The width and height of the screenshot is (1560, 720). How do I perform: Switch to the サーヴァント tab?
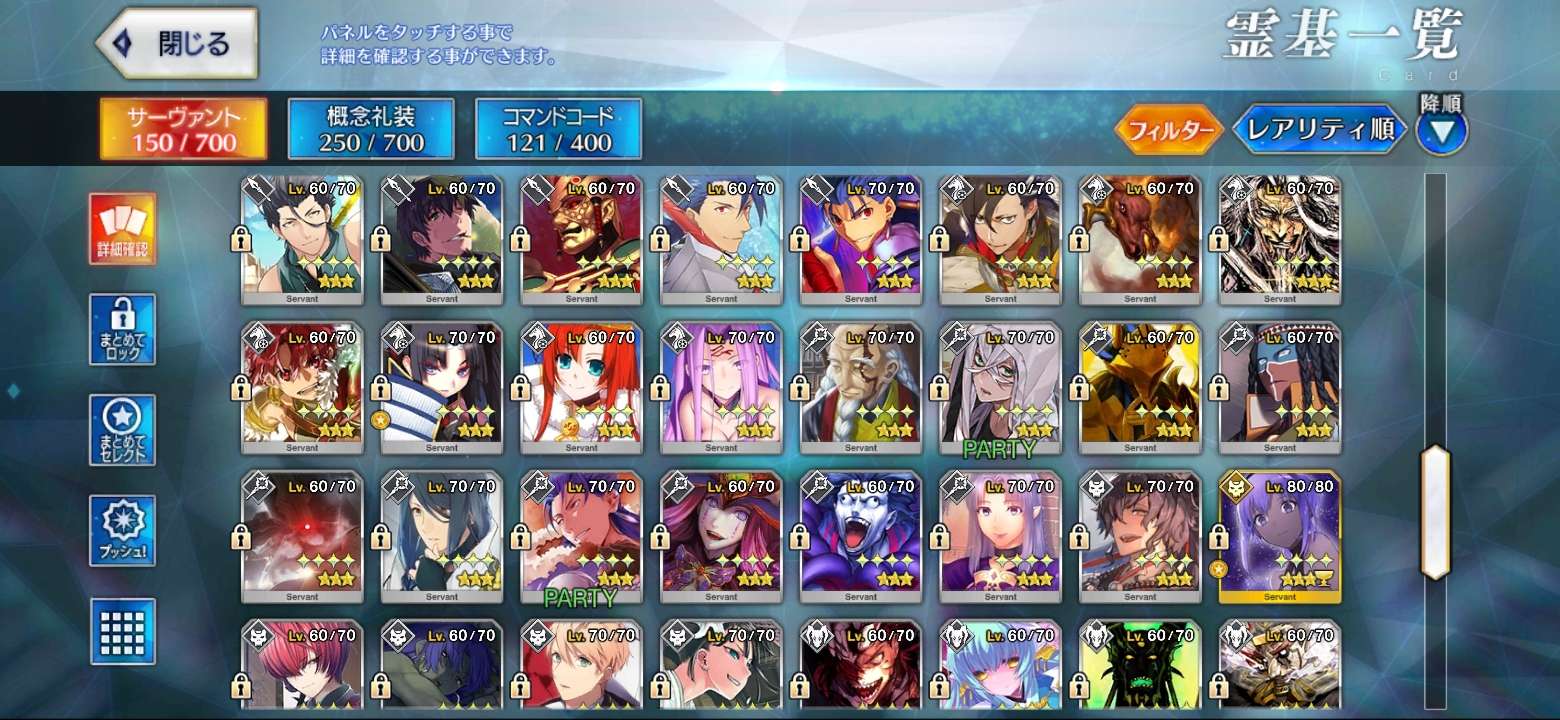[x=183, y=129]
